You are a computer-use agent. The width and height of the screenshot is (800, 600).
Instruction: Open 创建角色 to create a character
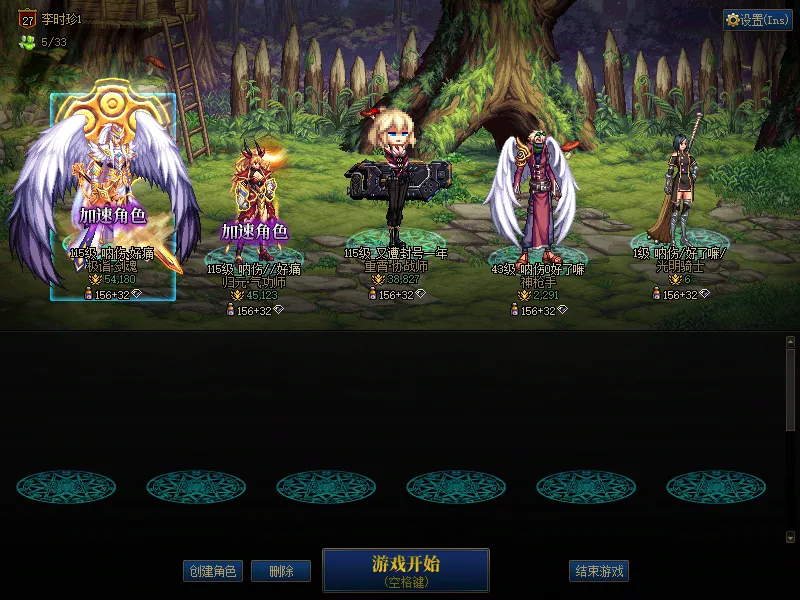pos(212,572)
